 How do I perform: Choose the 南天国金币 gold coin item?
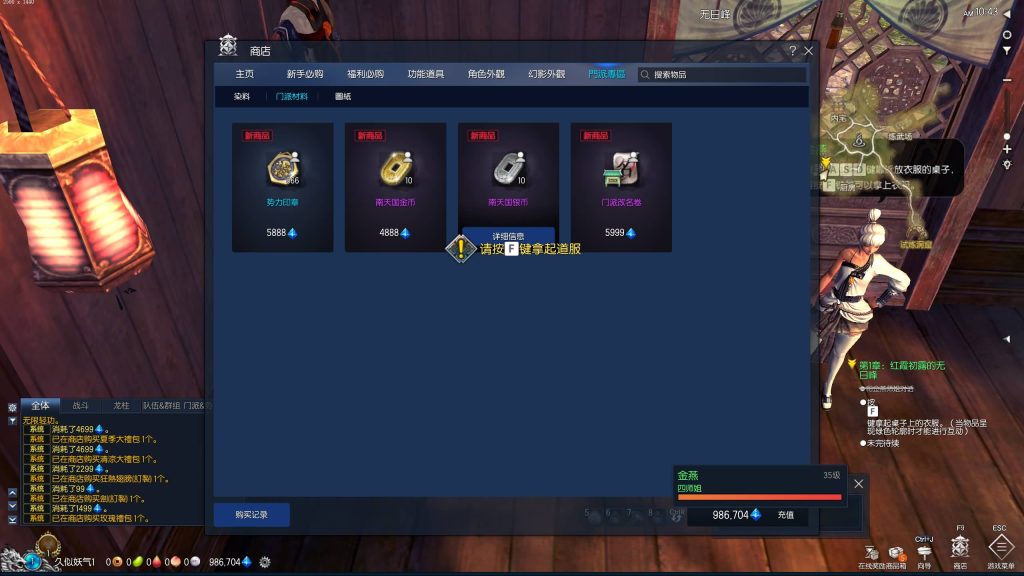tap(395, 186)
